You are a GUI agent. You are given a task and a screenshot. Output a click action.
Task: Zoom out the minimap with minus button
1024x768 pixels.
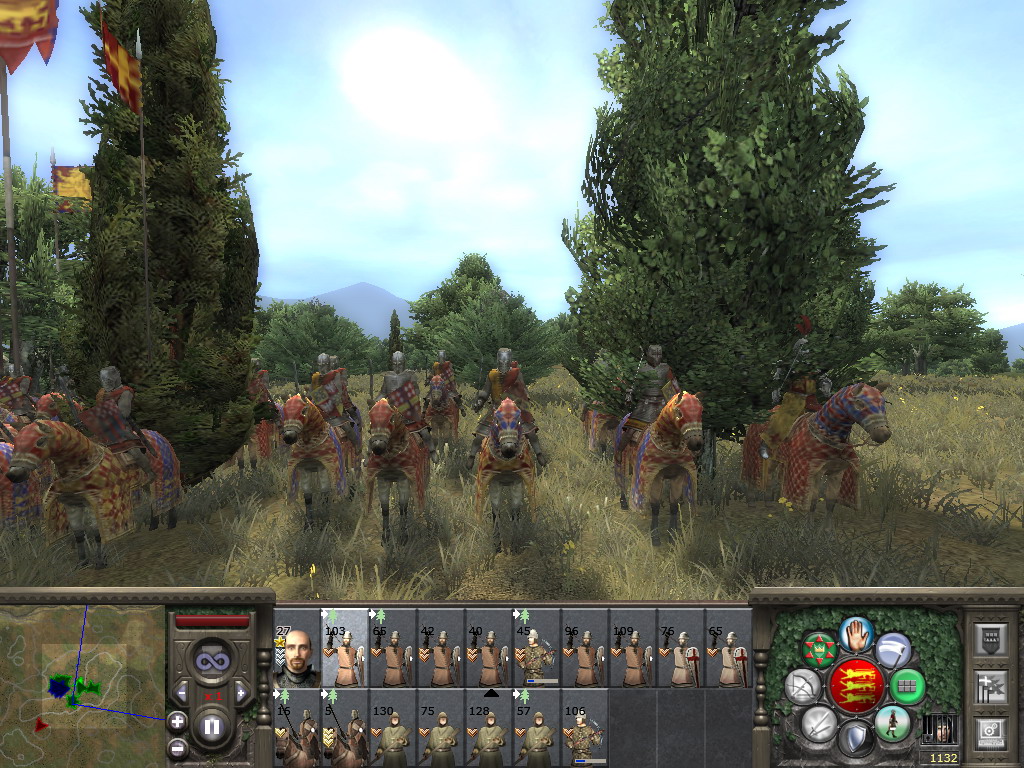(x=177, y=746)
